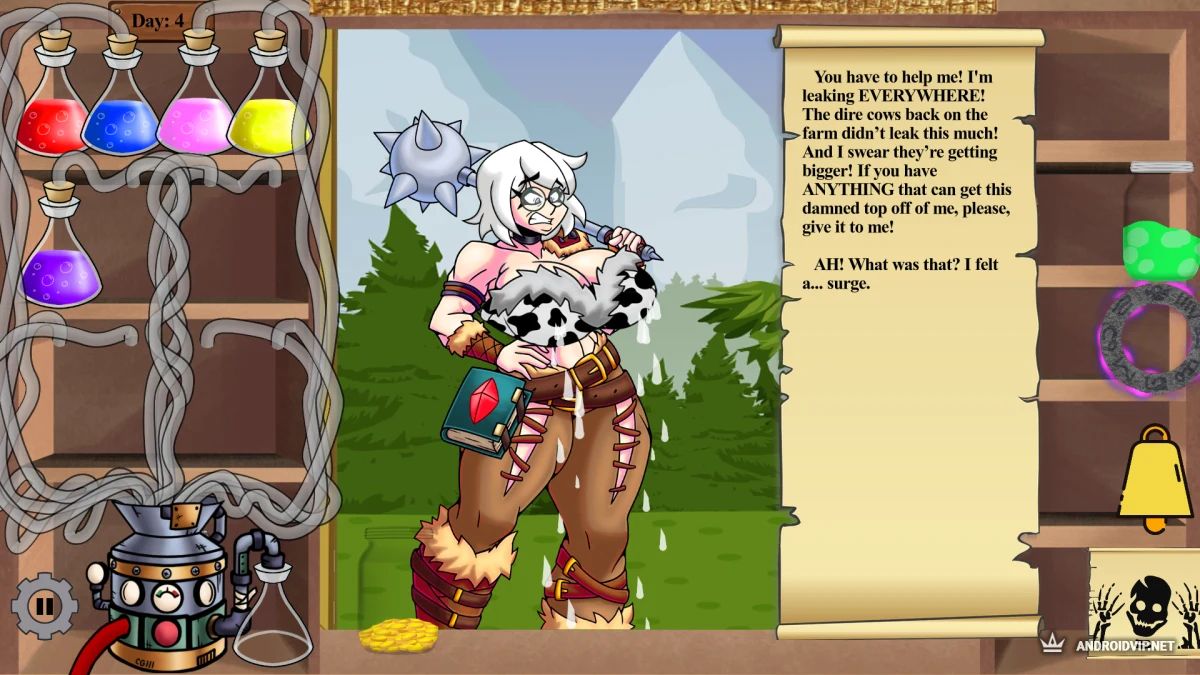1200x675 pixels.
Task: Select the green slime jar
Action: [x=1160, y=249]
